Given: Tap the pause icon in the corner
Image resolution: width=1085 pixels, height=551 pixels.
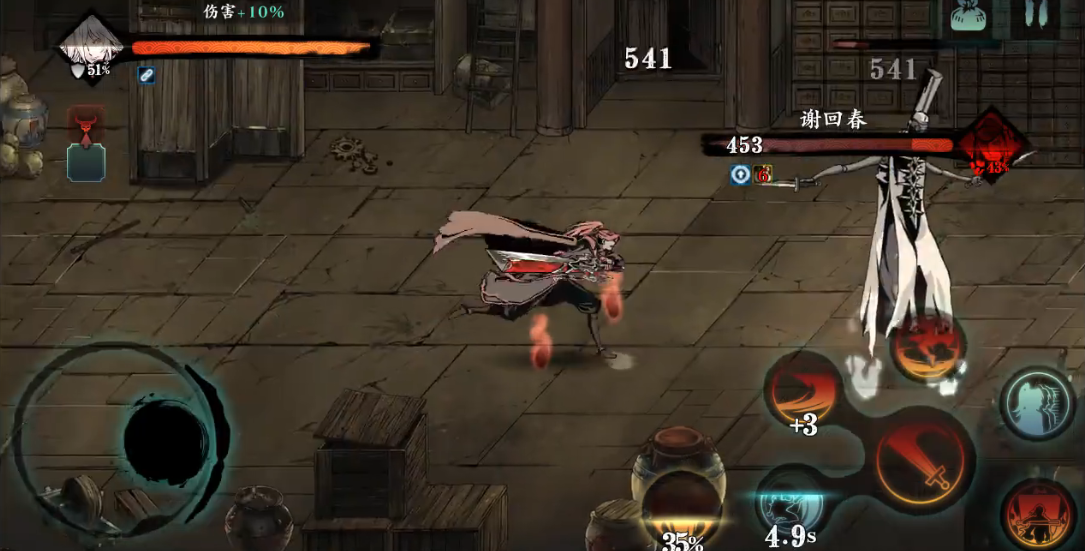Looking at the screenshot, I should click(x=1040, y=19).
